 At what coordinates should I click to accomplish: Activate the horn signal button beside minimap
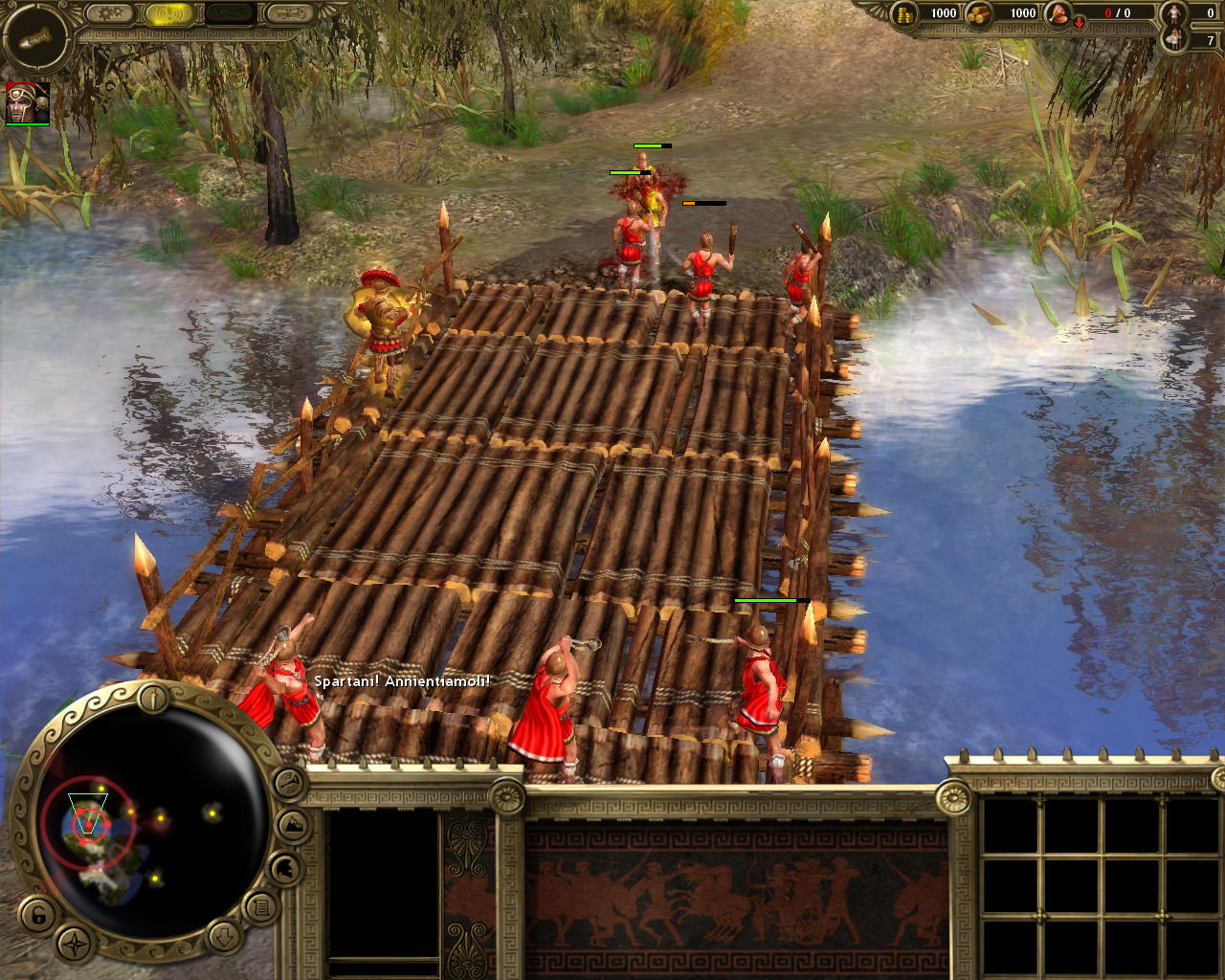pyautogui.click(x=290, y=784)
